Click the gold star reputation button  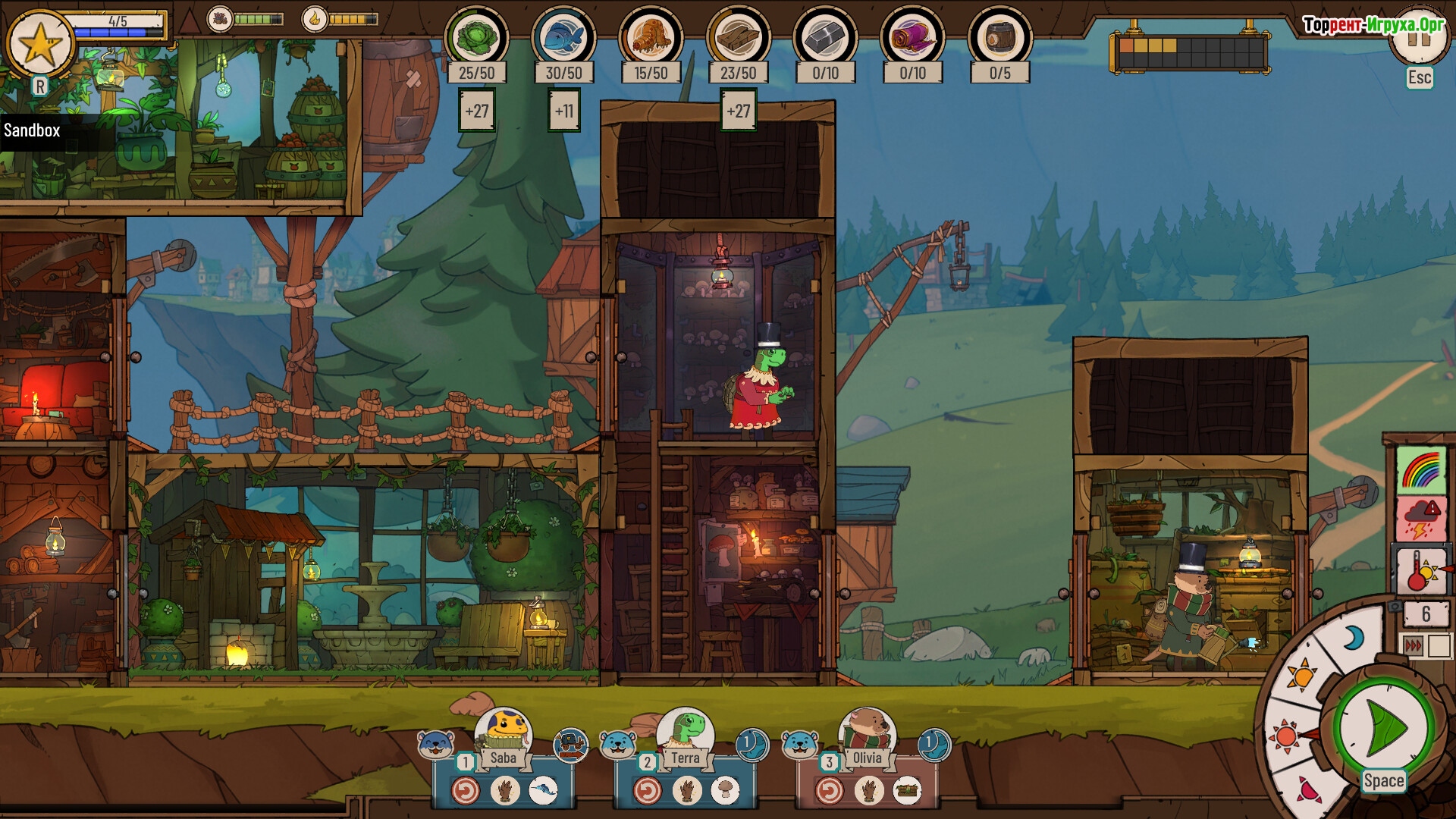pyautogui.click(x=39, y=44)
